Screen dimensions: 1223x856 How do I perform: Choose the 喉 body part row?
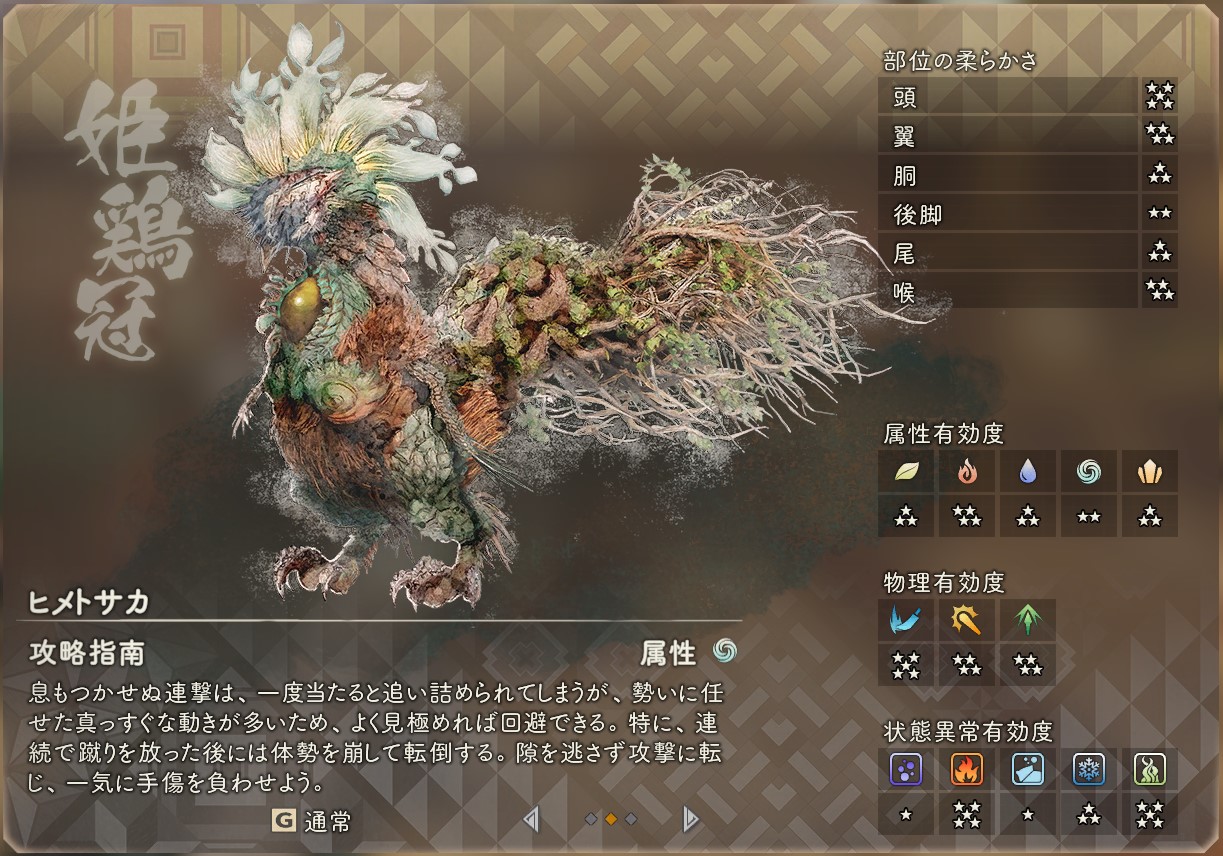(x=1008, y=291)
